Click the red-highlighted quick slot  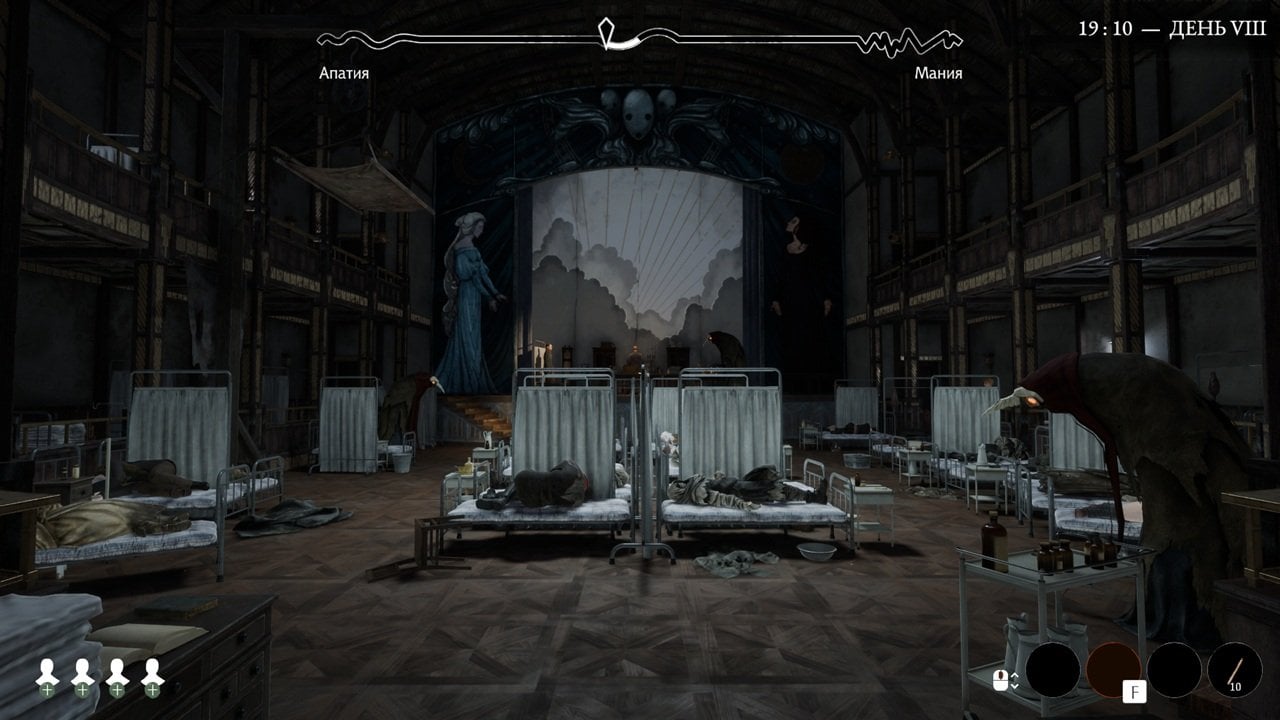tap(1113, 669)
